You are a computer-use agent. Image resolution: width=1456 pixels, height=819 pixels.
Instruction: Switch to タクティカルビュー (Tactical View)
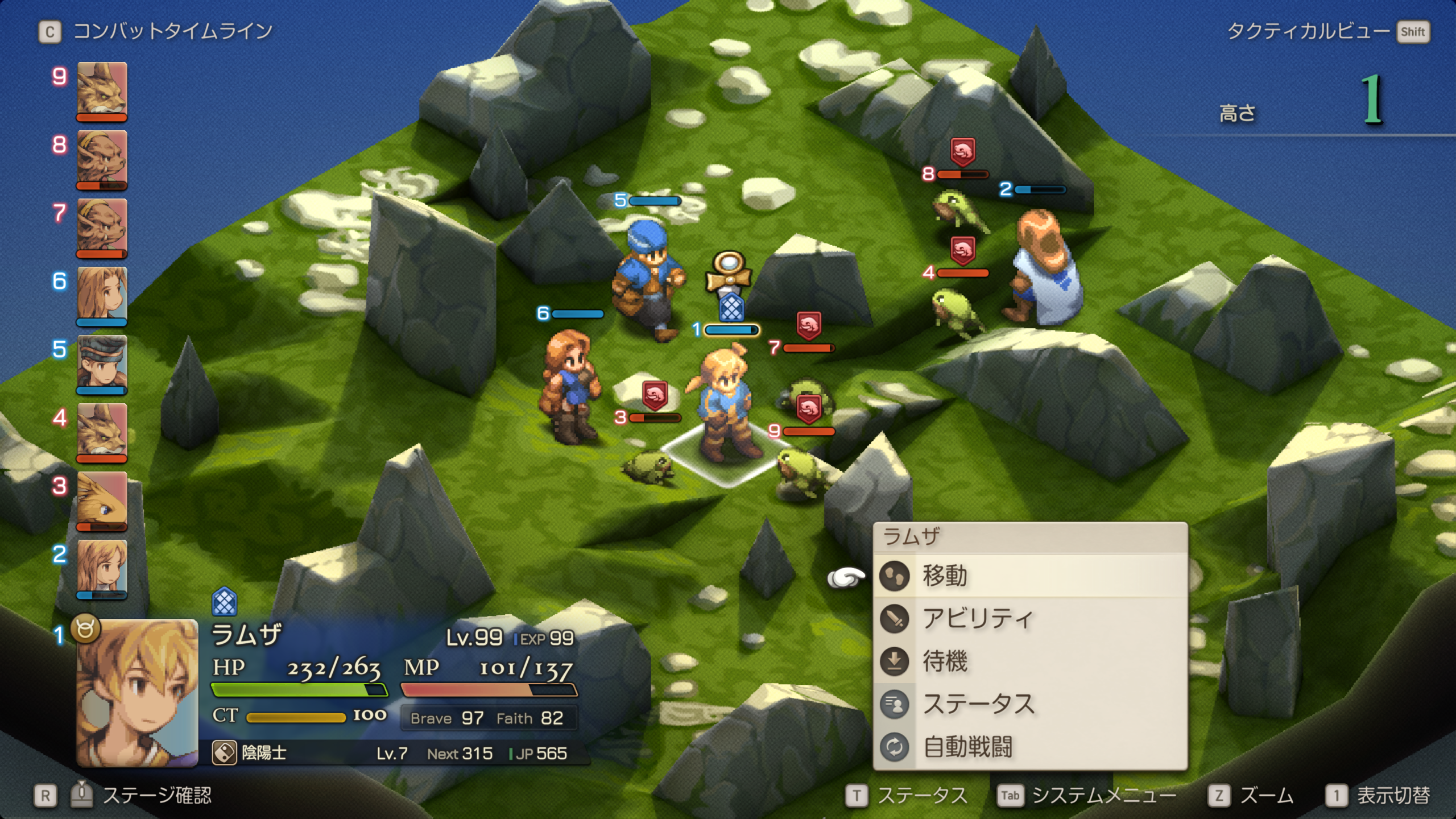pos(1308,31)
